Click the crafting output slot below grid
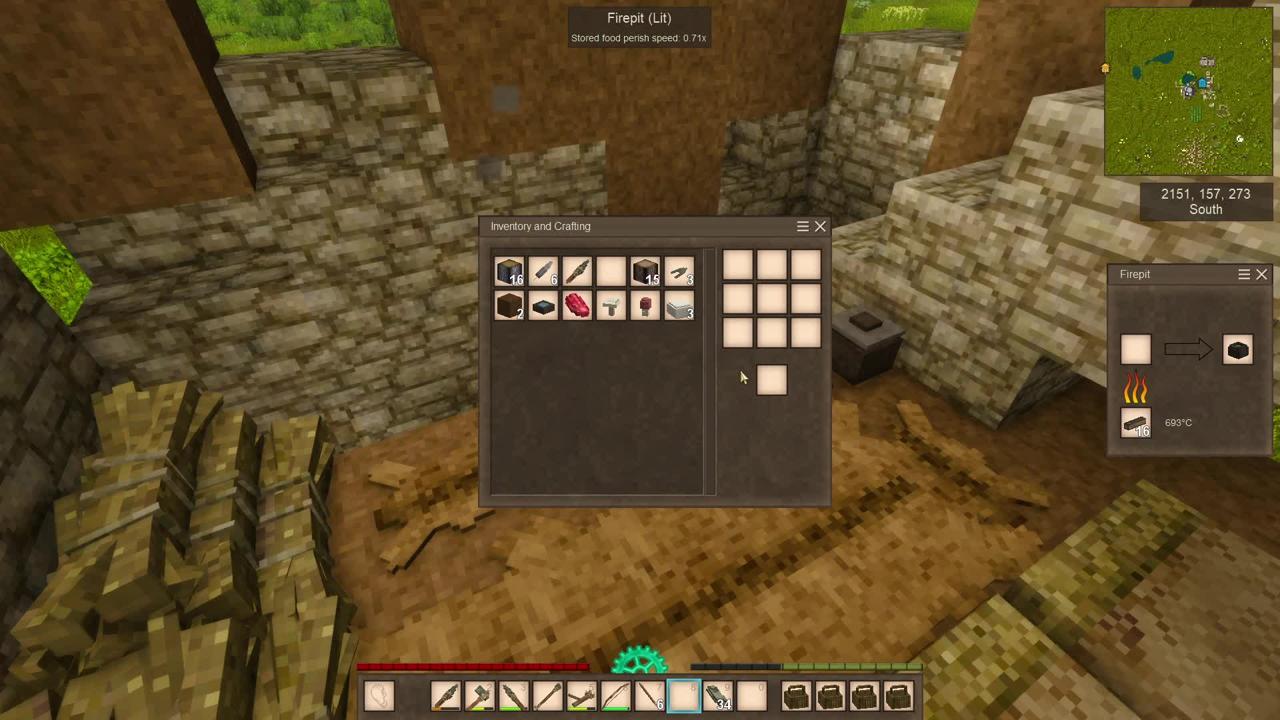1280x720 pixels. pos(771,380)
